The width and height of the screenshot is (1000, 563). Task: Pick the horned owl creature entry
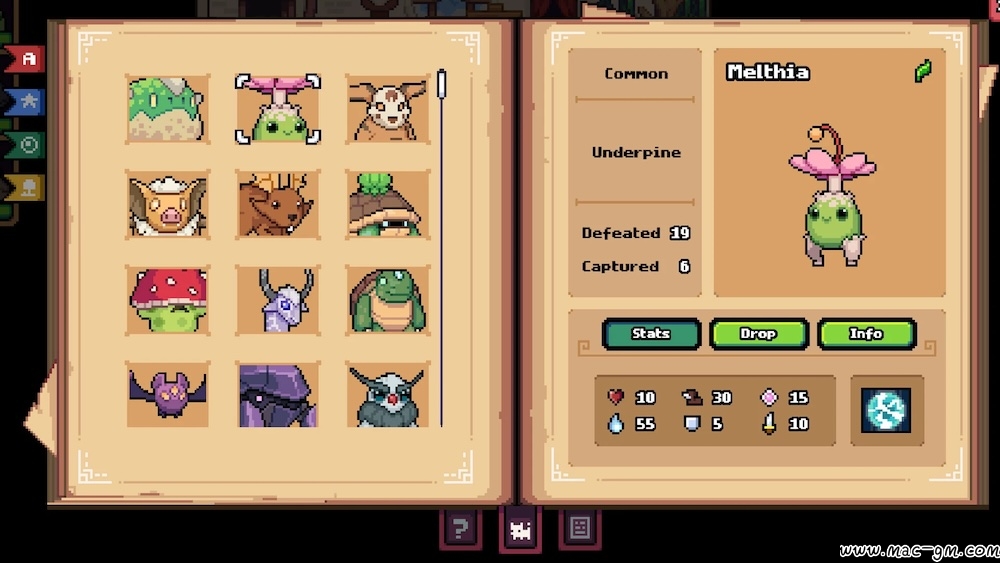pyautogui.click(x=388, y=394)
